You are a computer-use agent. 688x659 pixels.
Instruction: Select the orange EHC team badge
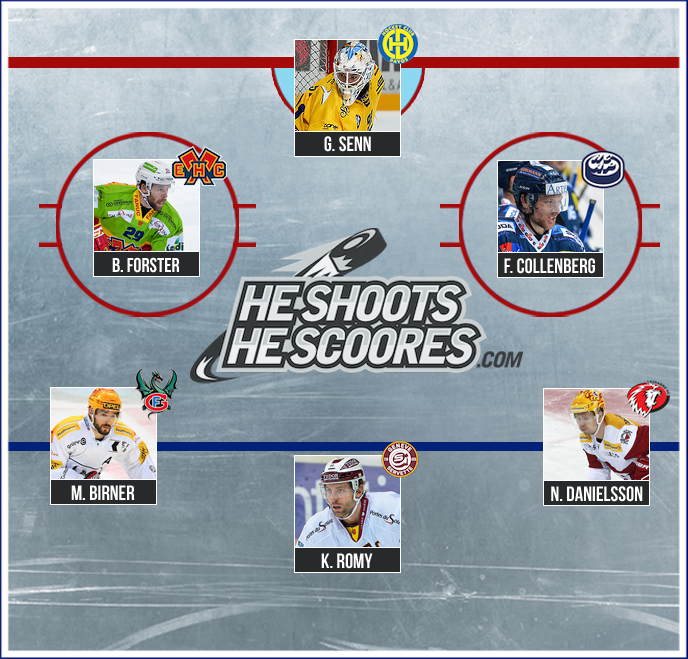click(x=201, y=164)
